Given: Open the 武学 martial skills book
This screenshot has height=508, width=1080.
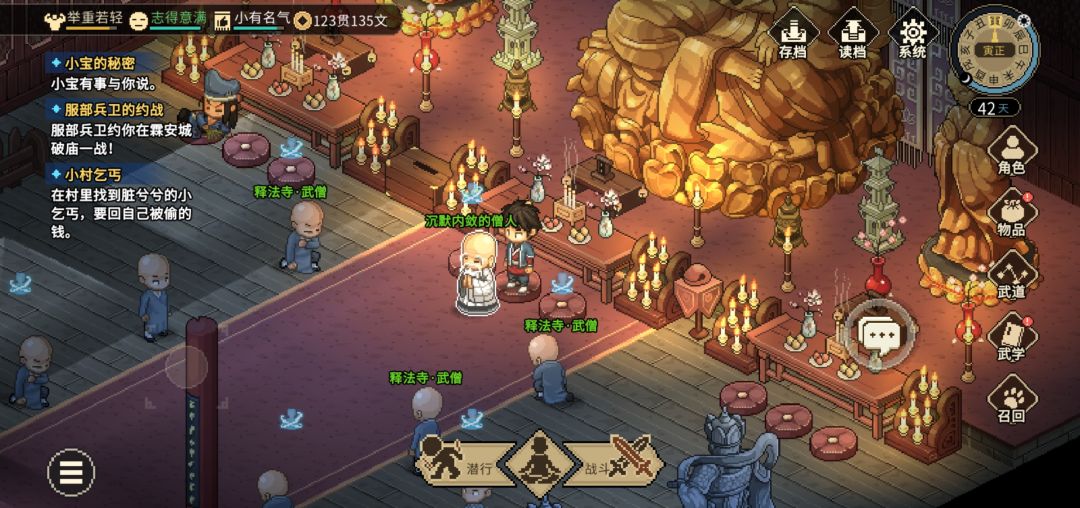Looking at the screenshot, I should point(1011,337).
